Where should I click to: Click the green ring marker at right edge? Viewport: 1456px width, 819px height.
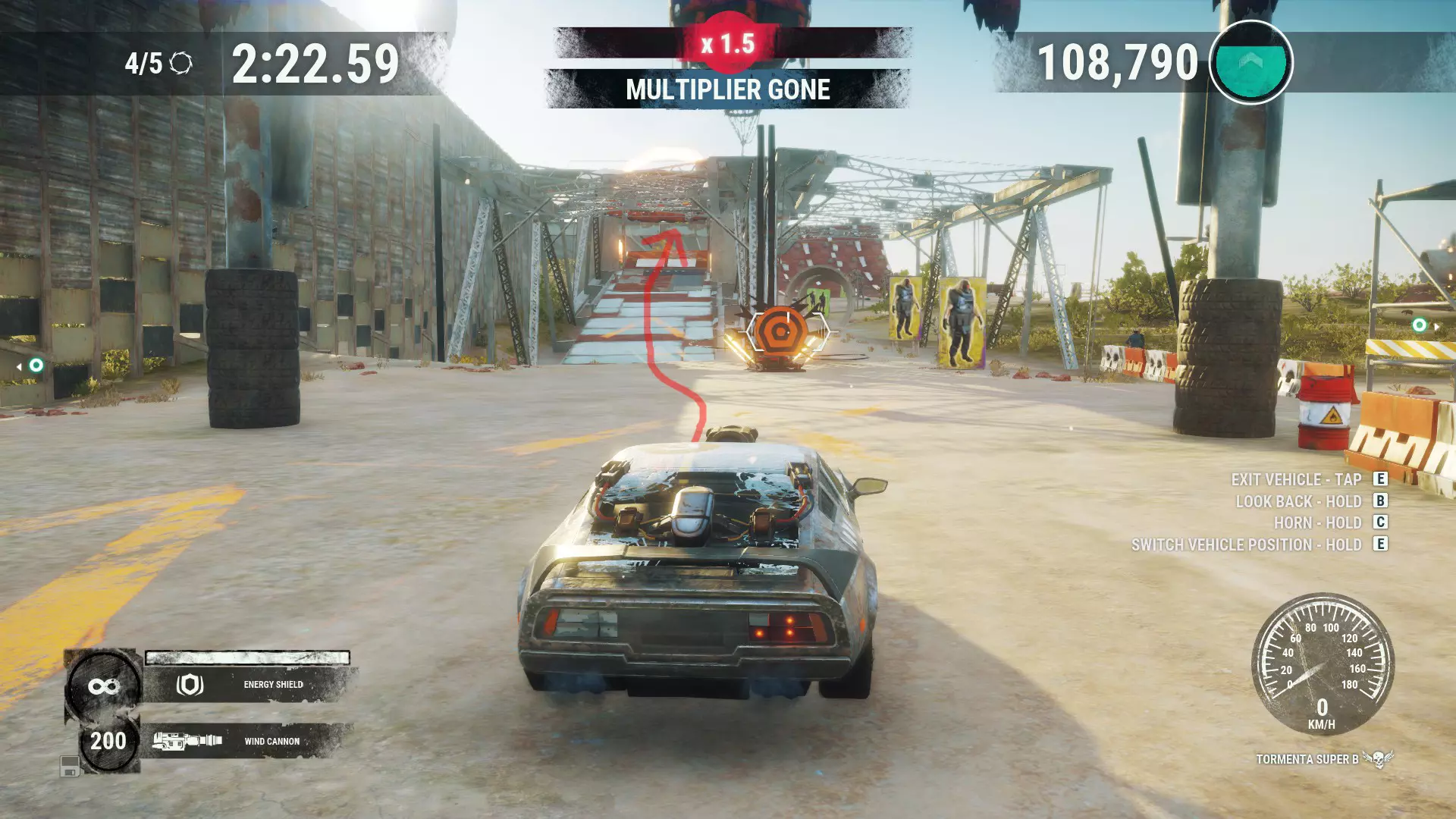1419,325
